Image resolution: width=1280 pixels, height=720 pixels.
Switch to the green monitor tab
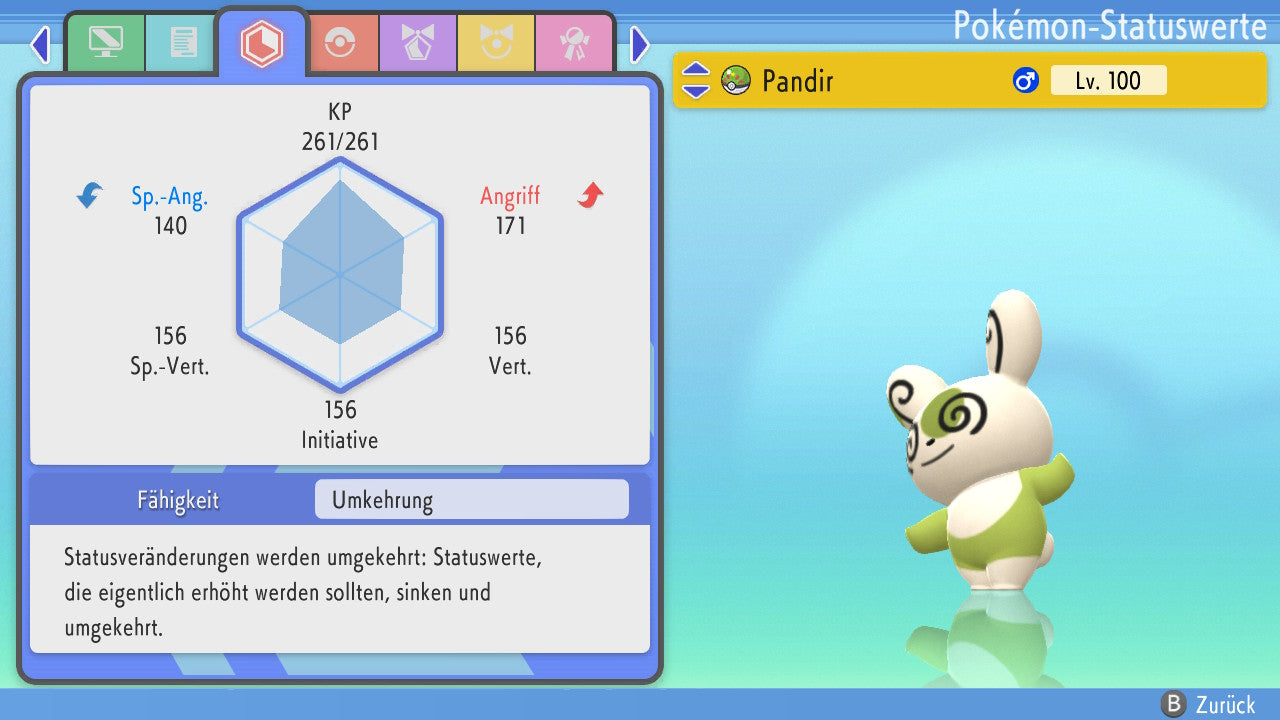(105, 42)
